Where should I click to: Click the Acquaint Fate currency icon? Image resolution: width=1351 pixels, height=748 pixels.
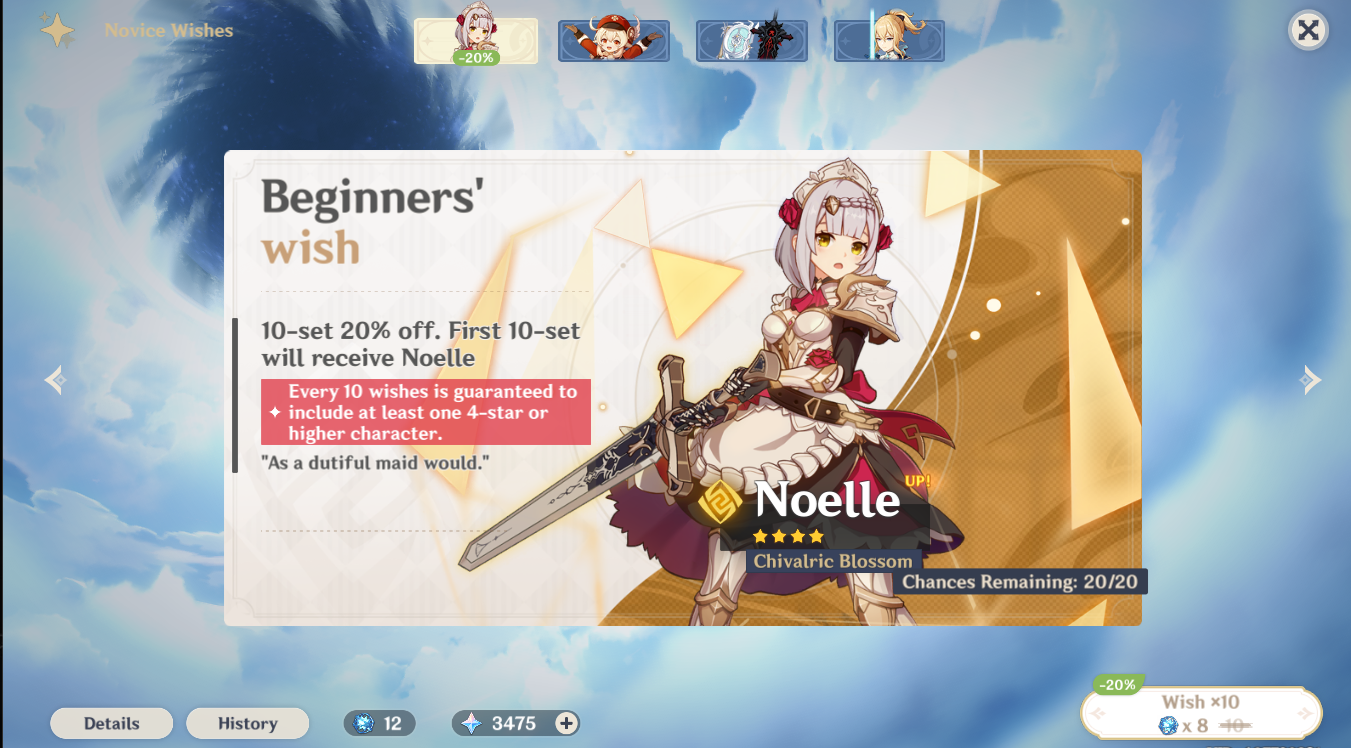click(x=363, y=723)
